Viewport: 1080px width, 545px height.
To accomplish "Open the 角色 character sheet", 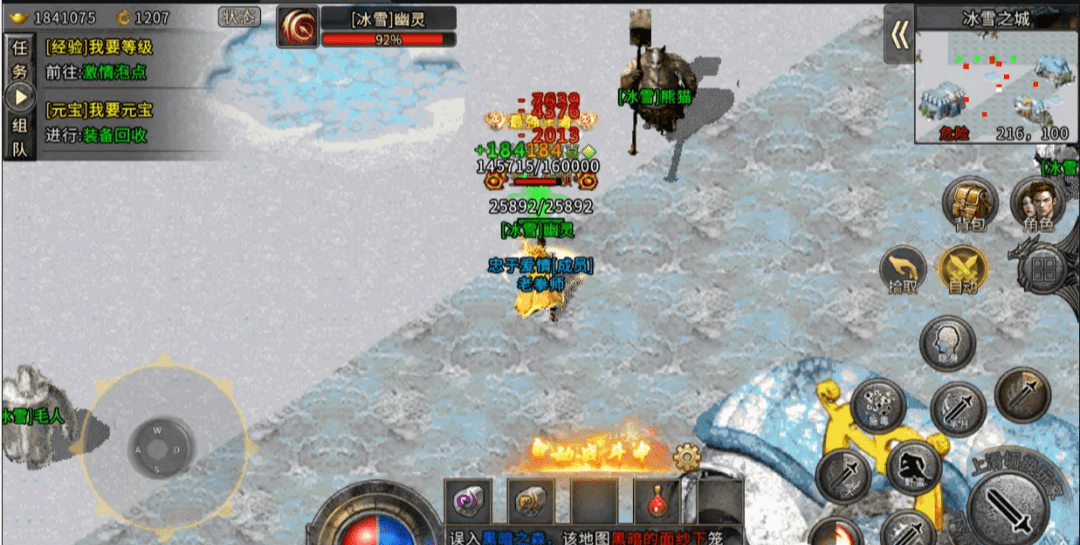I will [1037, 203].
